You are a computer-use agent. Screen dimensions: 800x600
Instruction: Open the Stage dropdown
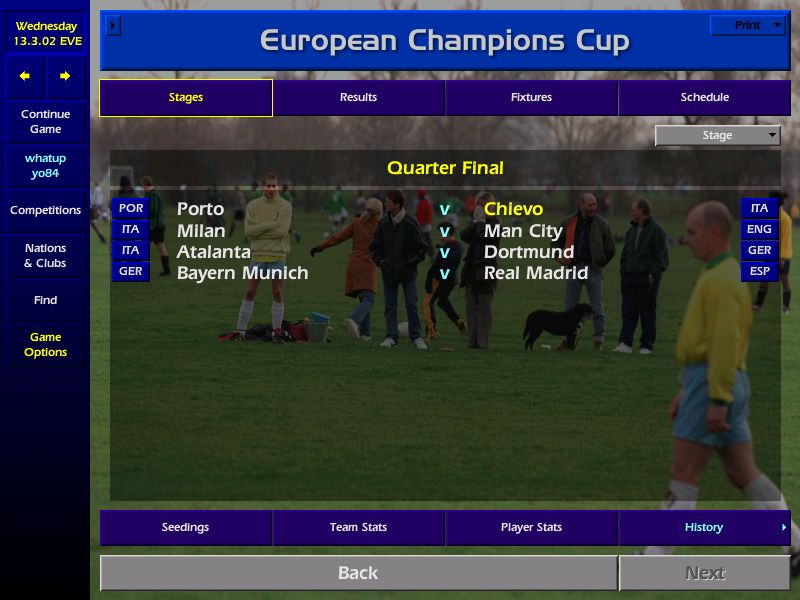pos(718,135)
